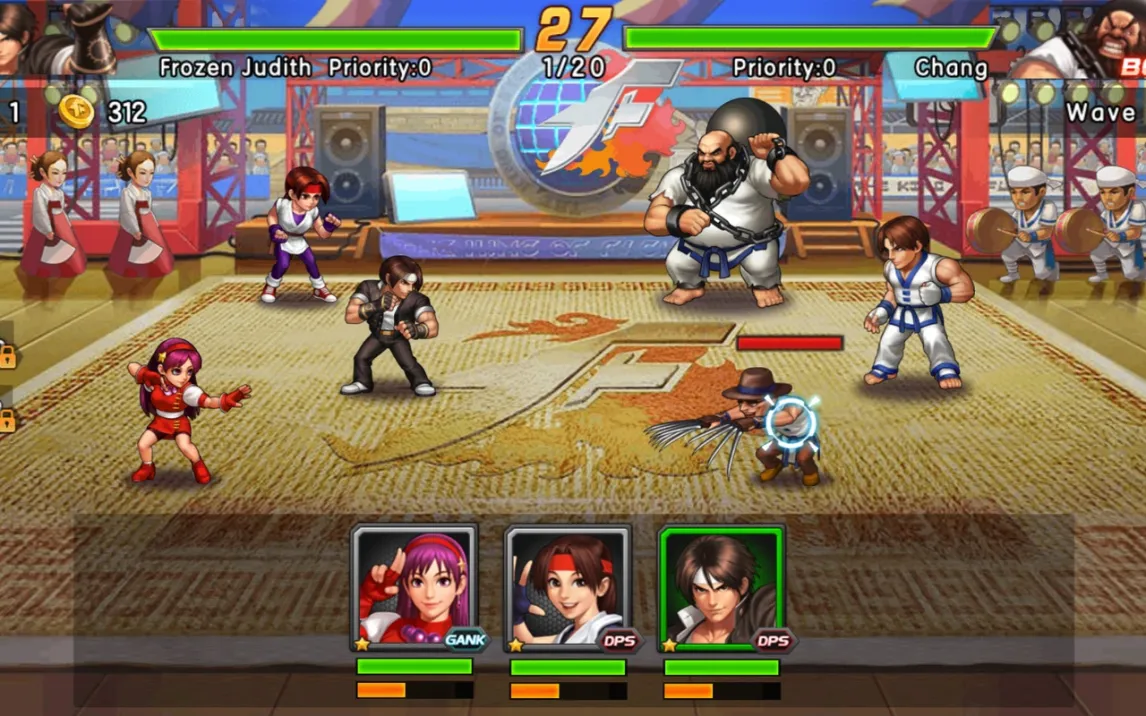Trigger Kyo's green-highlighted DPS portrait
Screen dimensions: 1146x716
point(721,588)
